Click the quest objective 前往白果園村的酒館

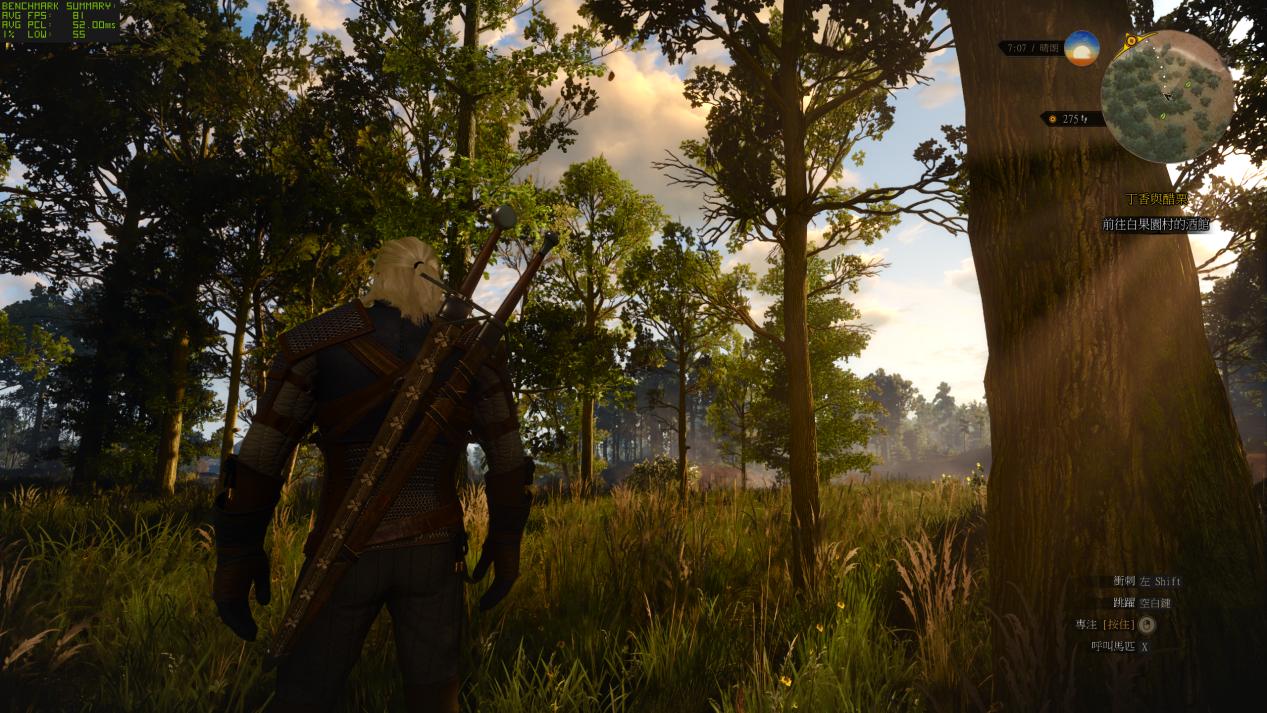click(x=1155, y=225)
